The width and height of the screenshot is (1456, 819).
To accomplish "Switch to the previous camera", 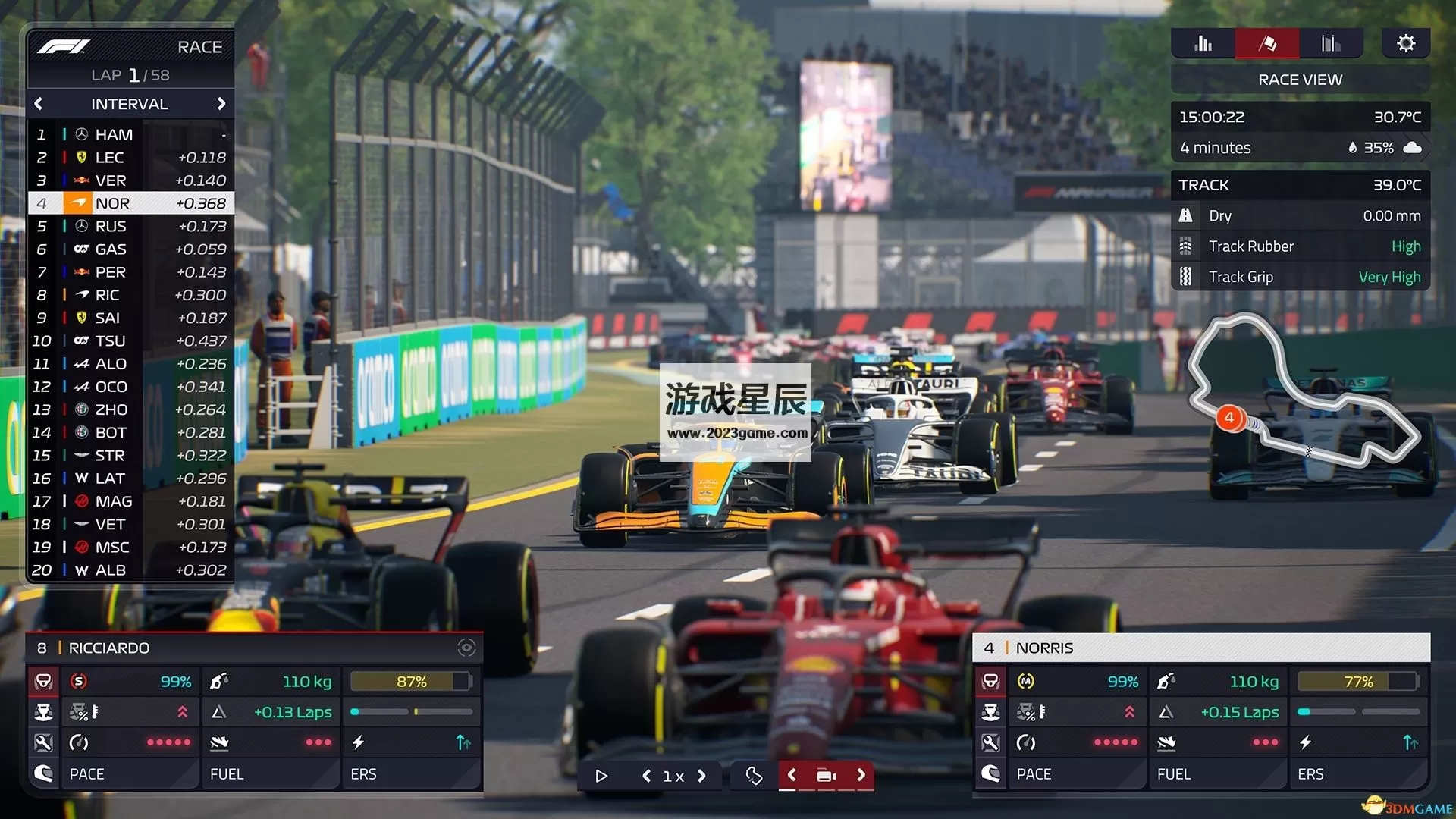I will [x=792, y=775].
